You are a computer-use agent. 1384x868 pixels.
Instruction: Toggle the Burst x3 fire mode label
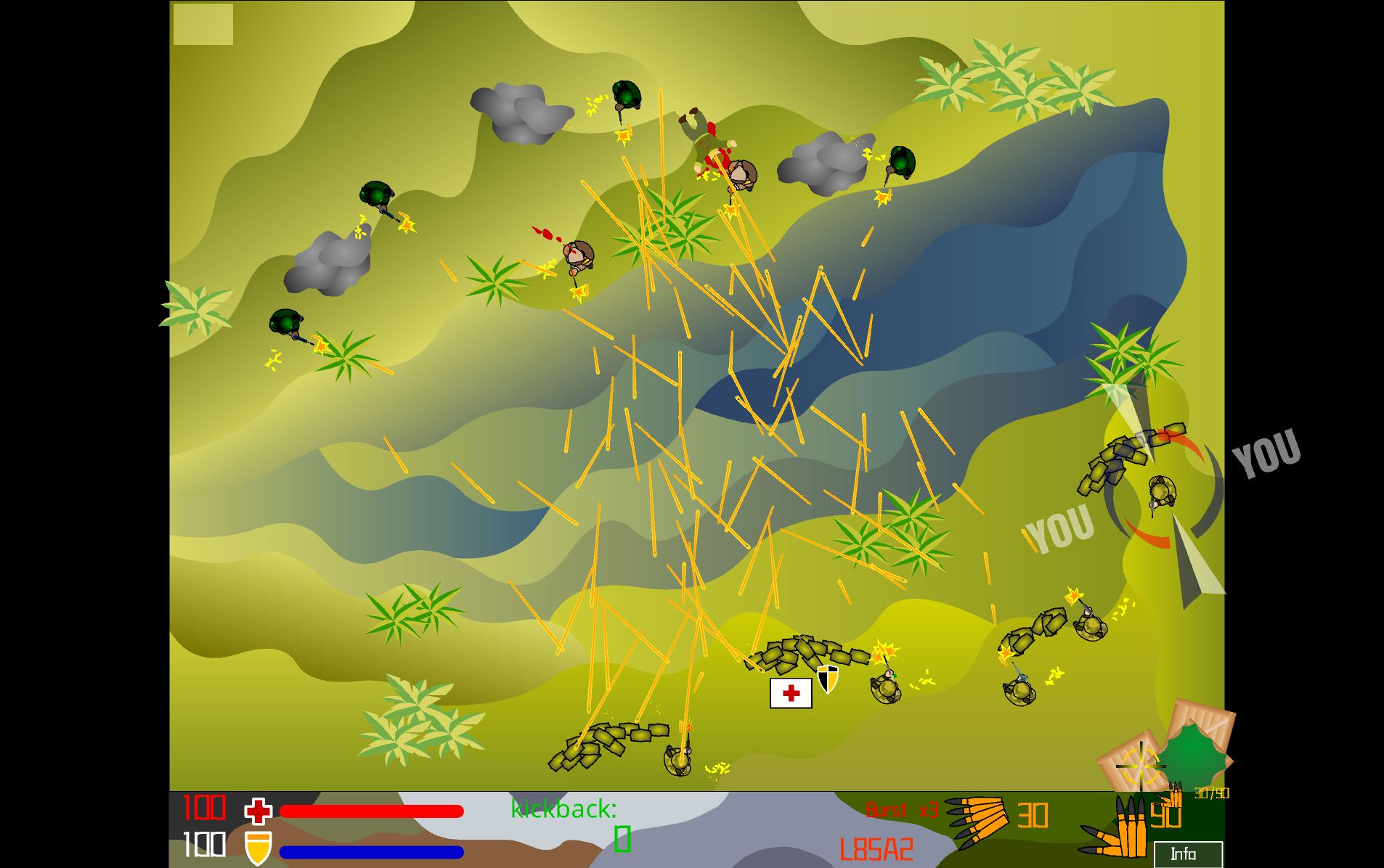click(x=901, y=810)
